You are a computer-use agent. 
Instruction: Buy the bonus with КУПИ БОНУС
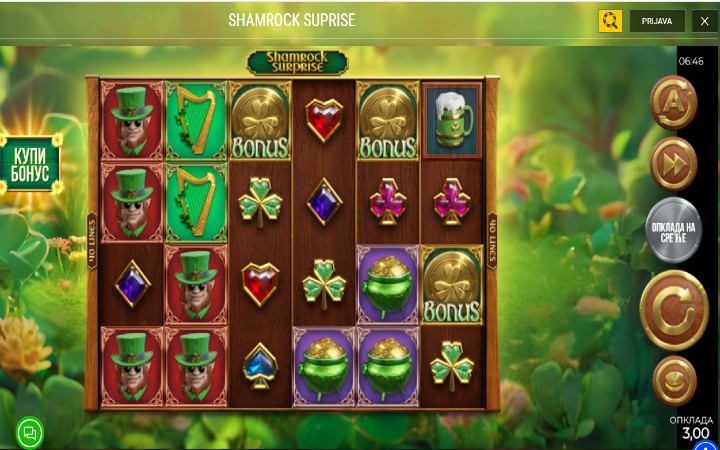[x=31, y=164]
